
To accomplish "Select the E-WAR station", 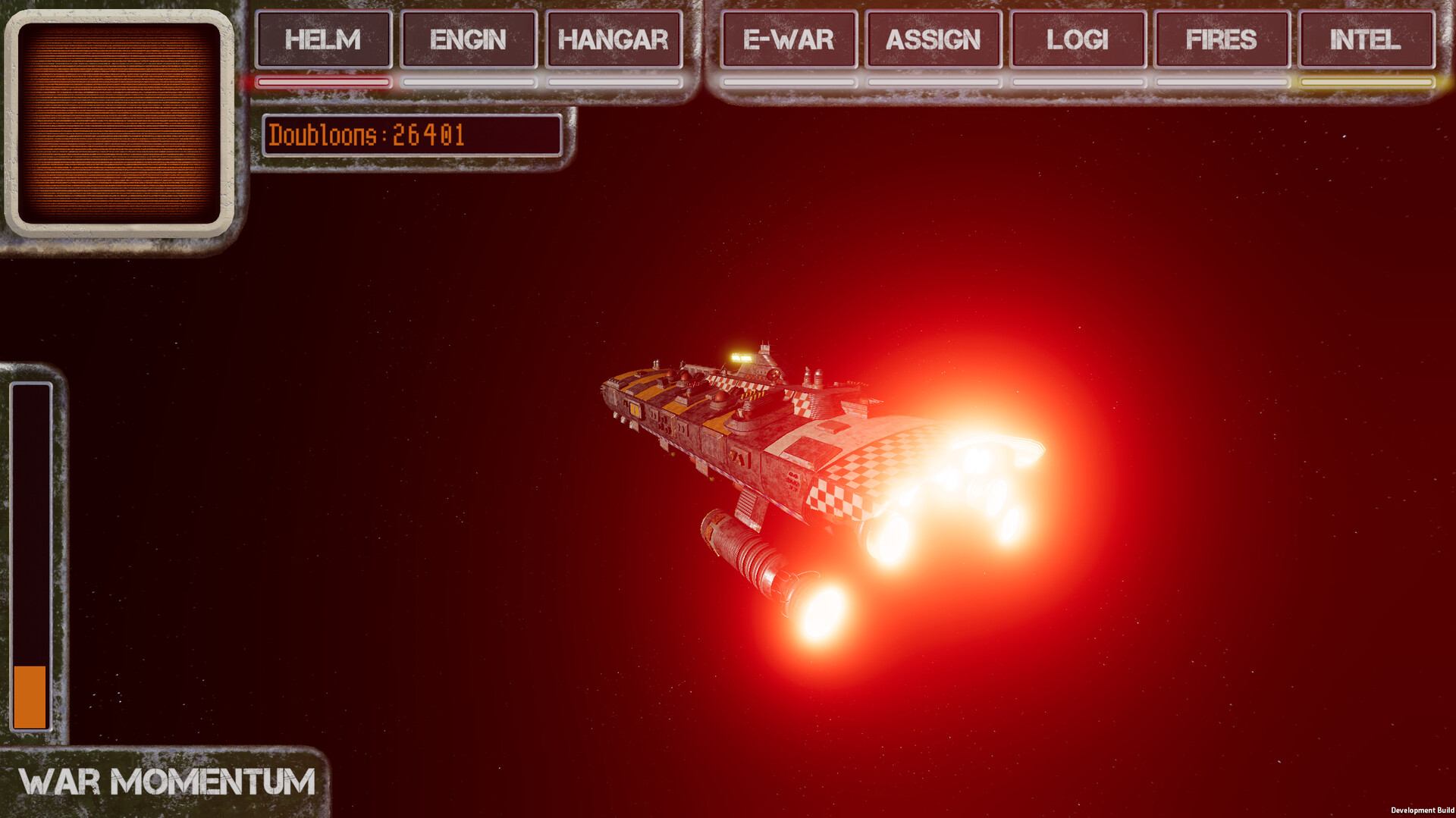I will [788, 40].
